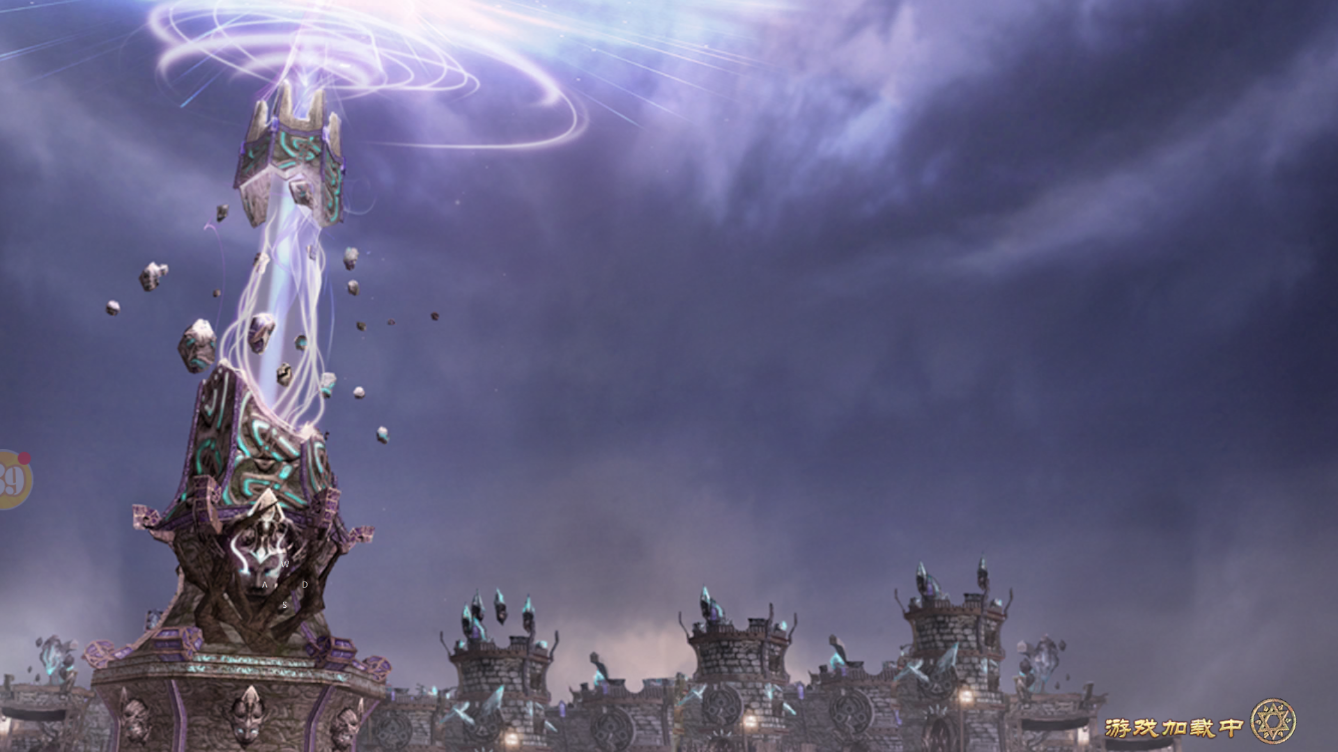This screenshot has width=1338, height=752.
Task: Open the orange floating badge with red dot
Action: point(12,480)
